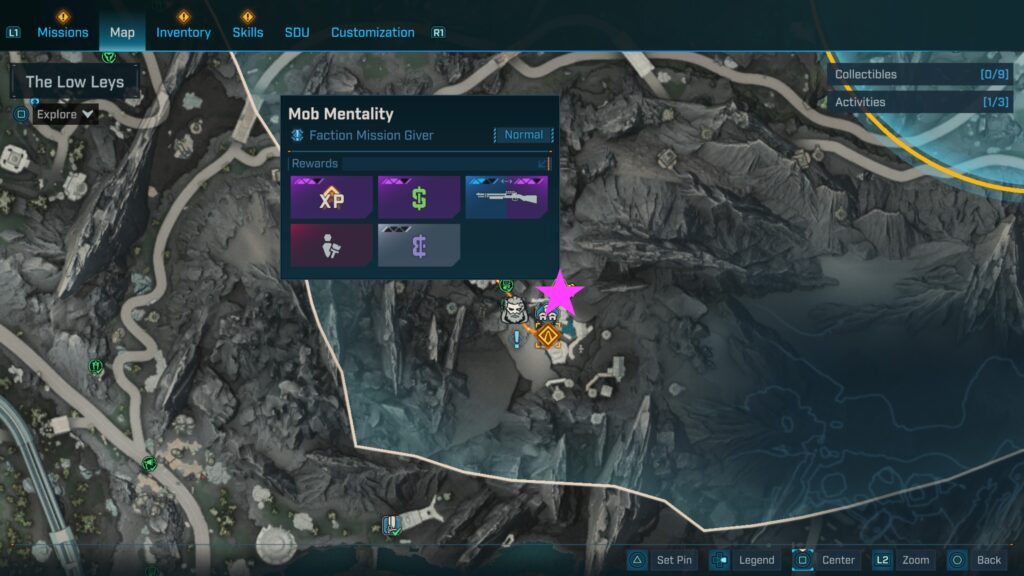1024x576 pixels.
Task: Open the Activities tracker row
Action: pyautogui.click(x=921, y=102)
